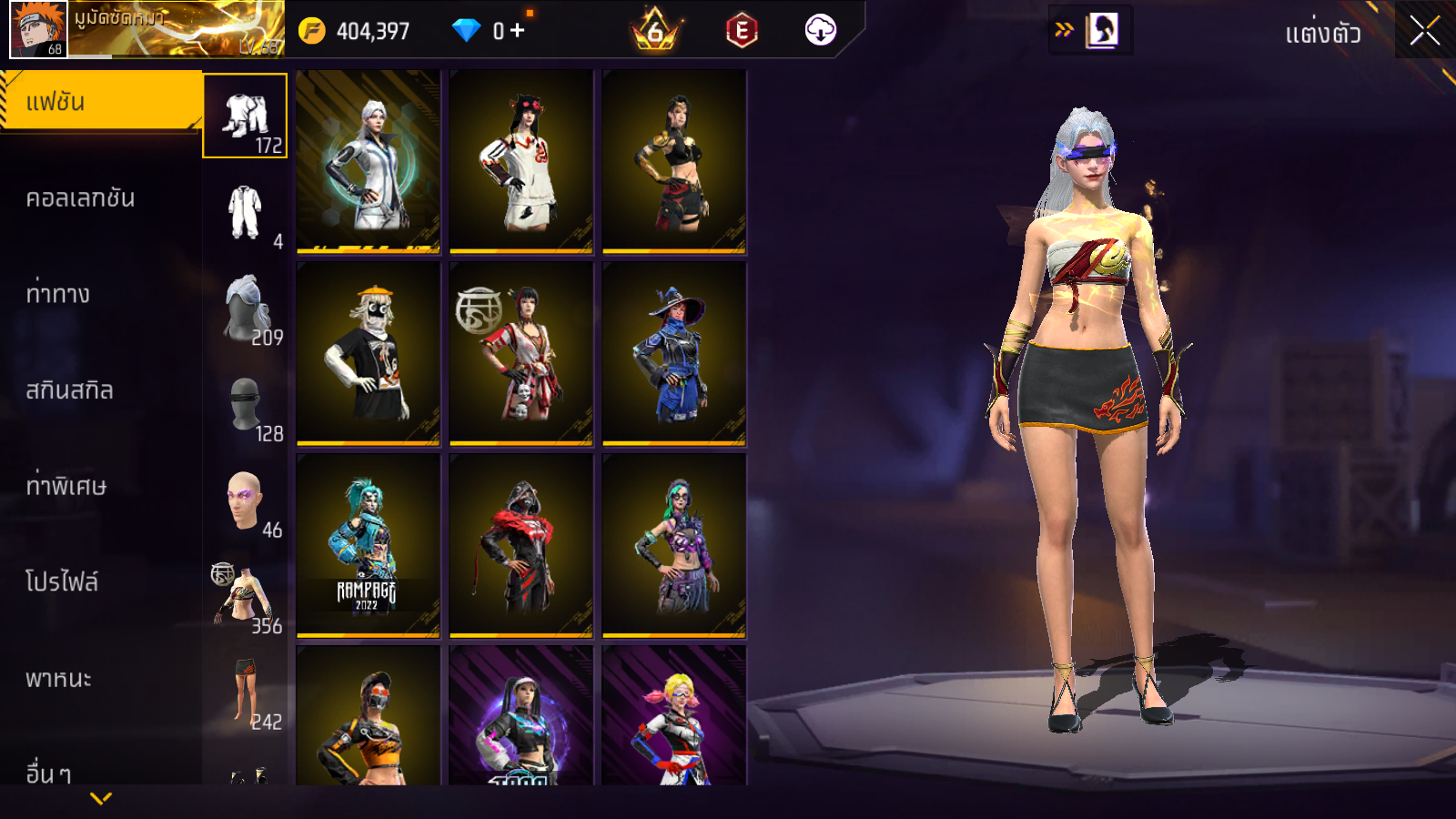1456x819 pixels.
Task: Choose the Rampage 2022 outfit
Action: click(x=369, y=546)
